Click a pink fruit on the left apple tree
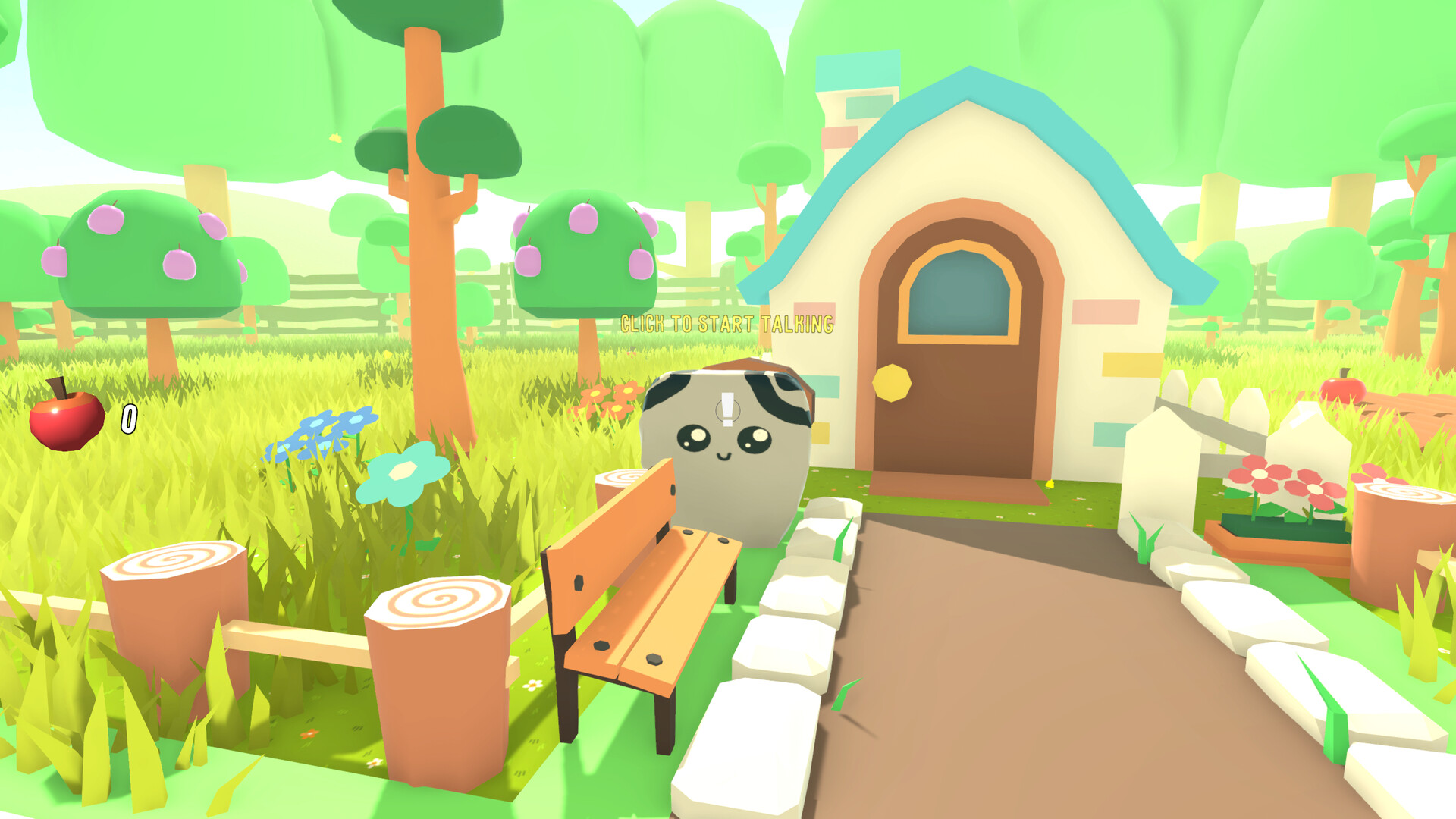Screen dimensions: 1456x819 pos(106,220)
